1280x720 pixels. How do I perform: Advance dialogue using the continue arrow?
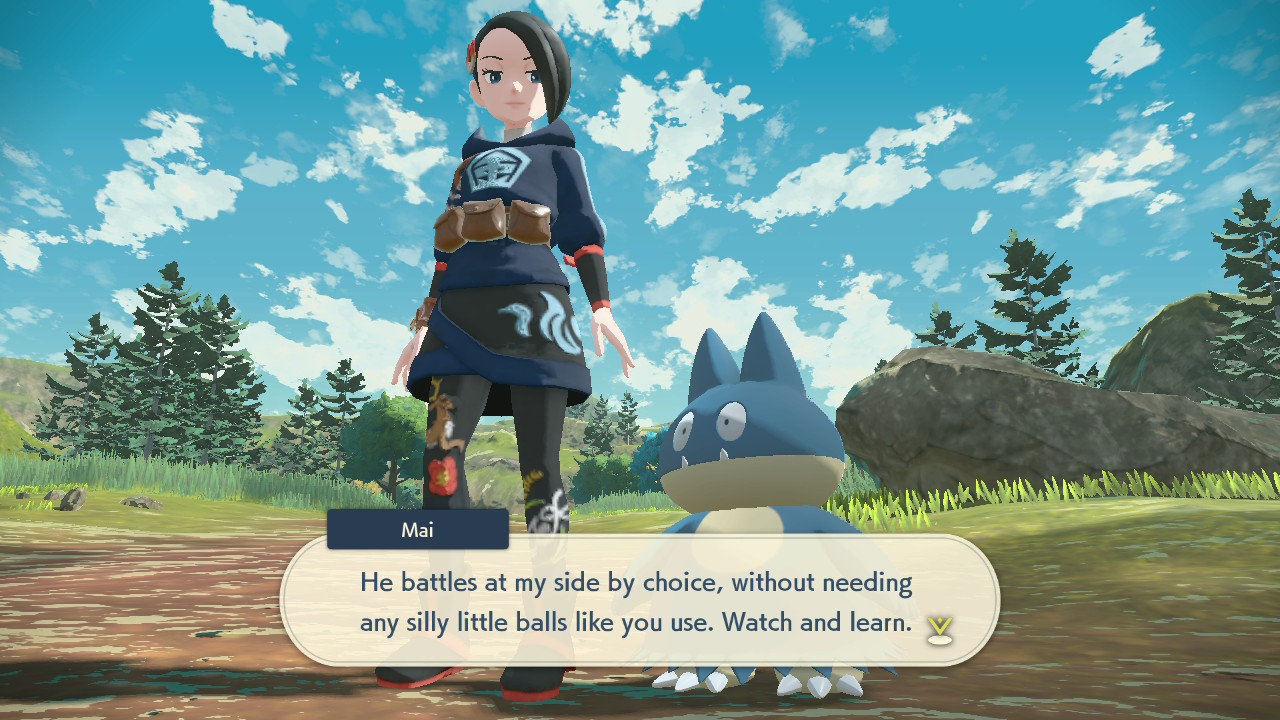[939, 628]
